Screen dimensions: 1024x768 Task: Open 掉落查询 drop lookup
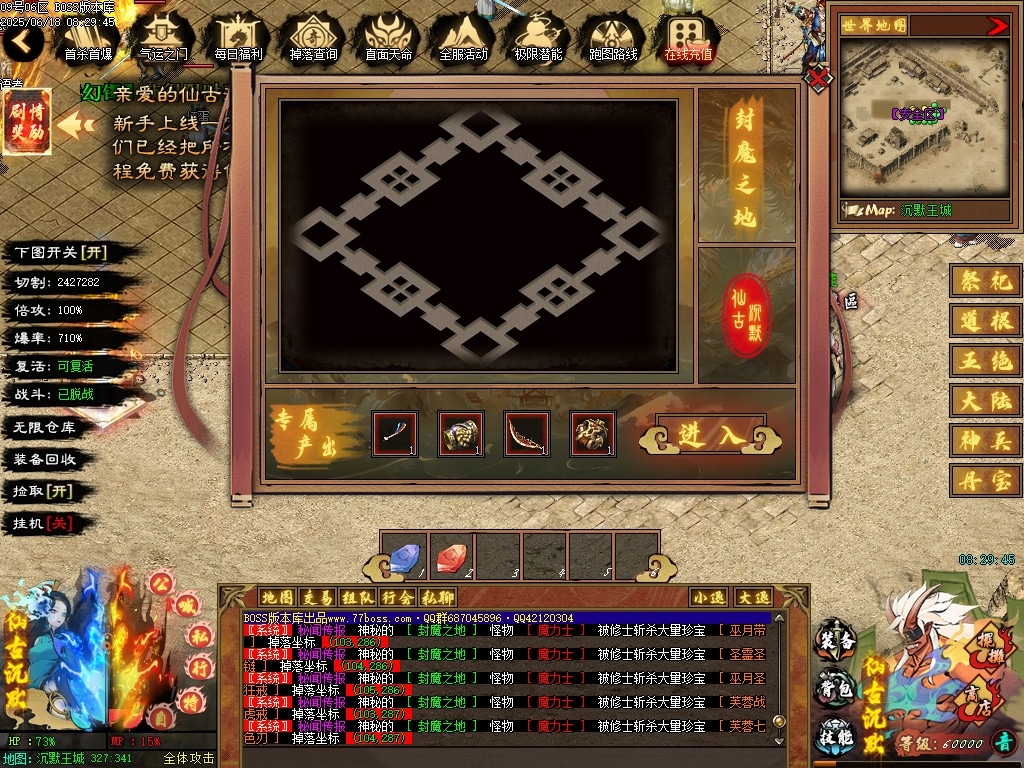[314, 38]
